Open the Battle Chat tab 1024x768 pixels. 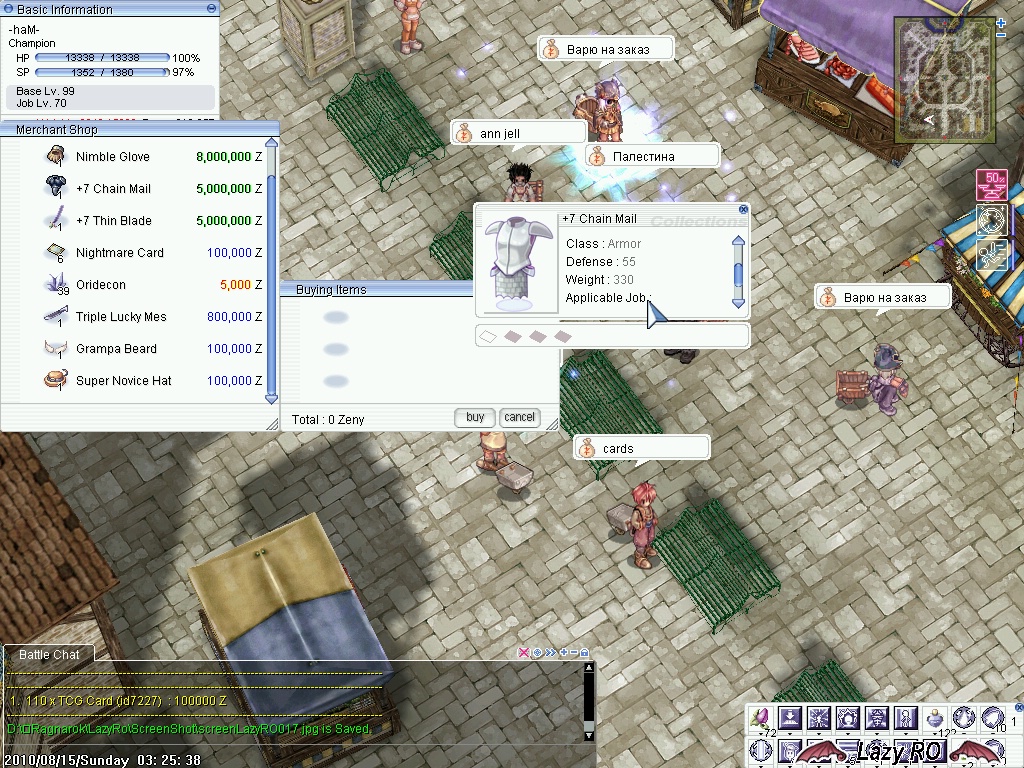tap(49, 655)
